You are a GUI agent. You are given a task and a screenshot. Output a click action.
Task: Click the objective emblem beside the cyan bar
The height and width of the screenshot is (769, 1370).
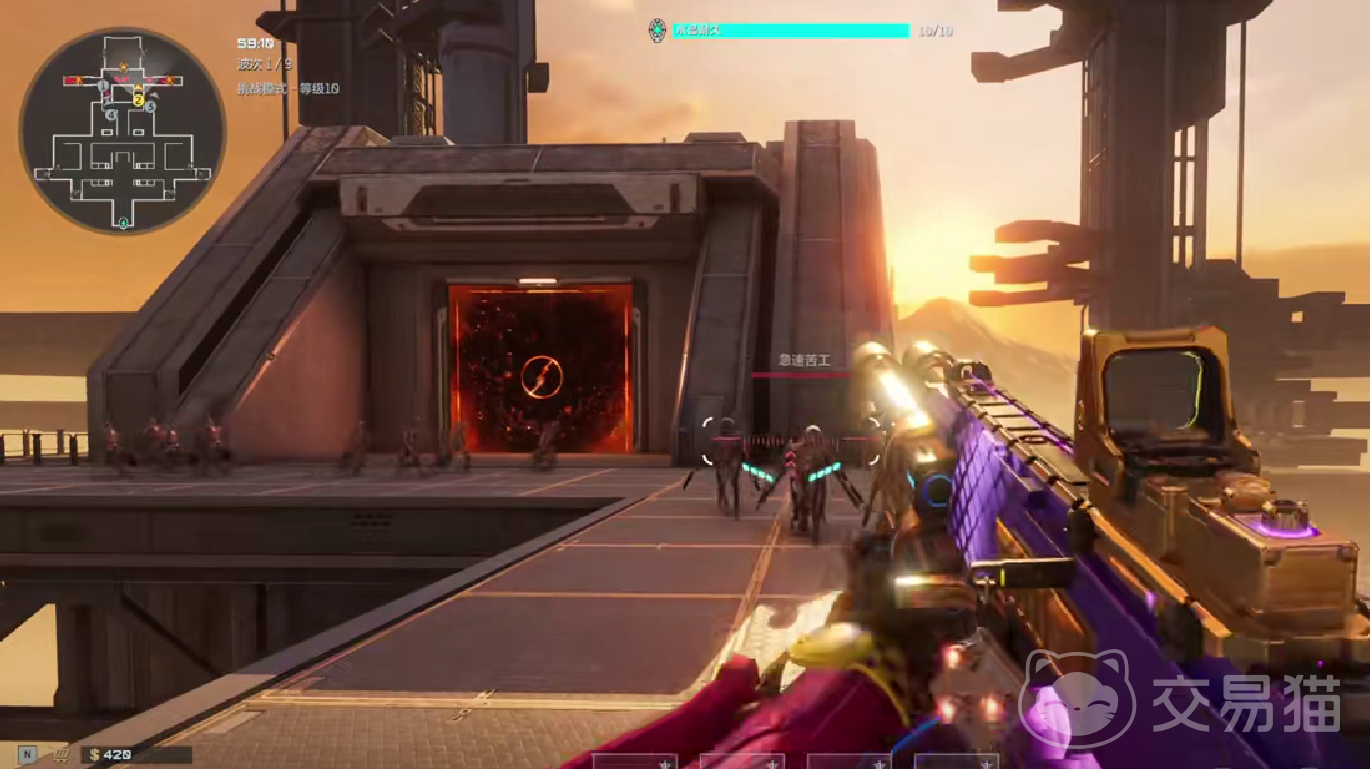click(657, 30)
